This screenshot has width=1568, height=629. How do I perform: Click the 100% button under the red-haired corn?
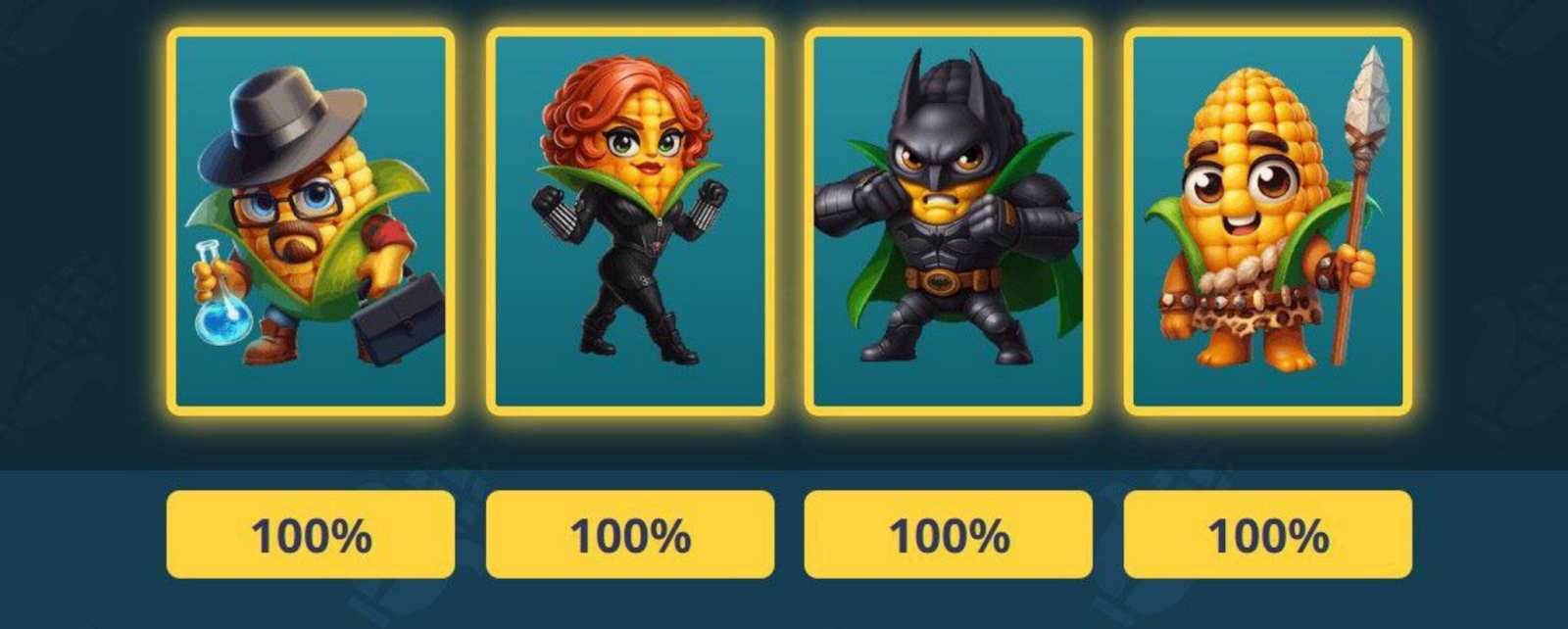tap(630, 535)
